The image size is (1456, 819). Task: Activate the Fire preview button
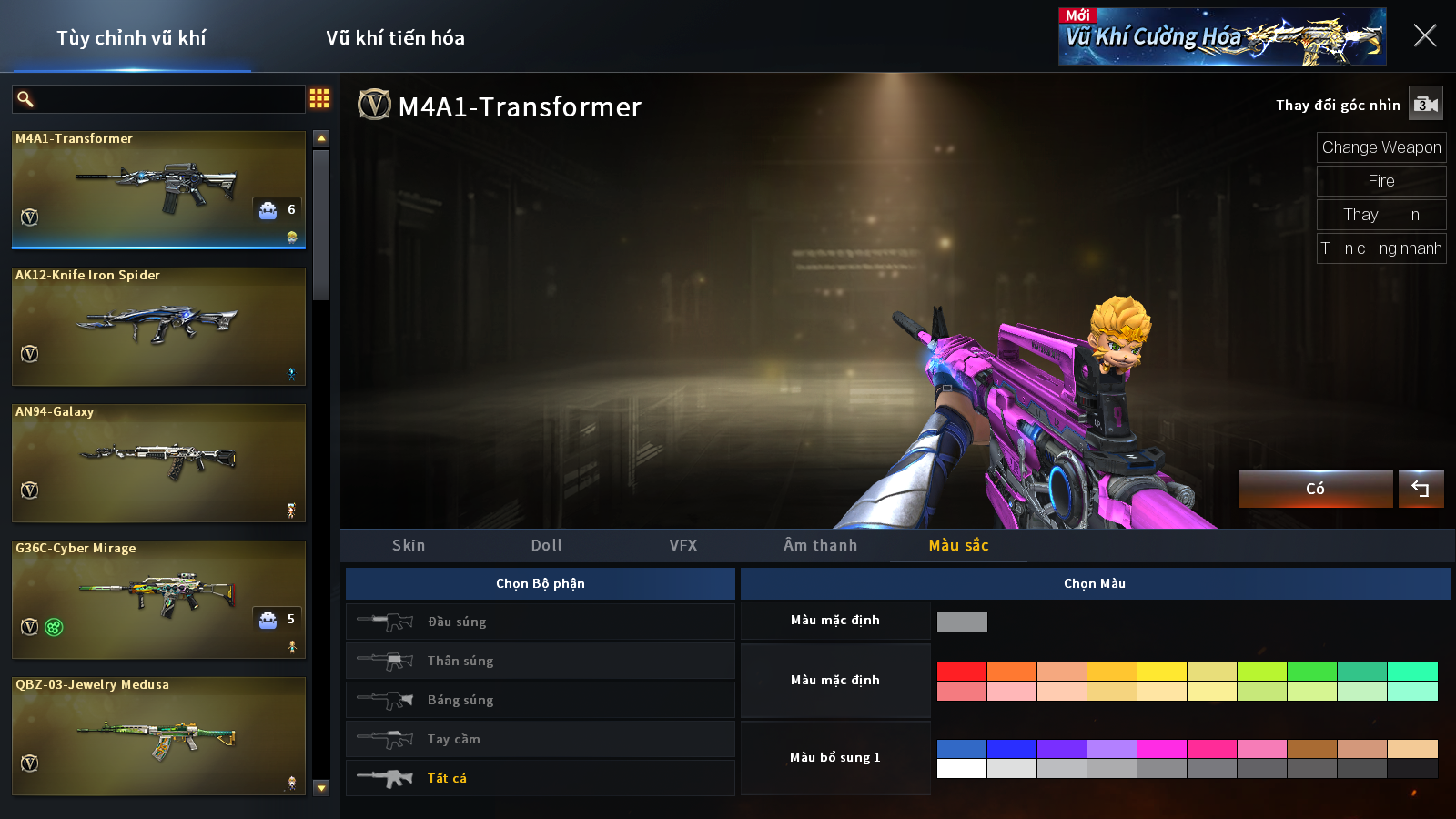pyautogui.click(x=1380, y=181)
